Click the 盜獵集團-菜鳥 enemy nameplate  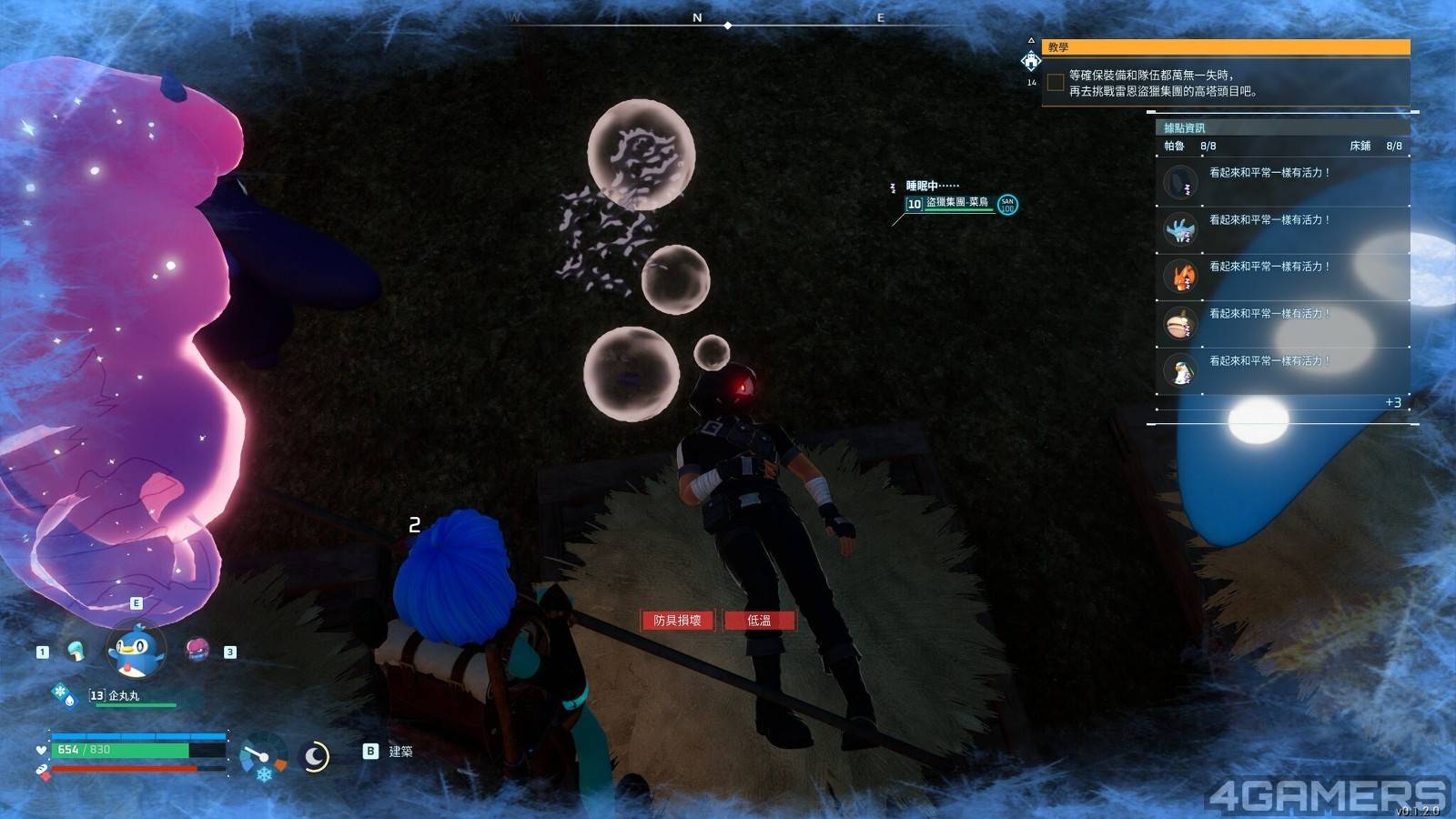coord(956,203)
